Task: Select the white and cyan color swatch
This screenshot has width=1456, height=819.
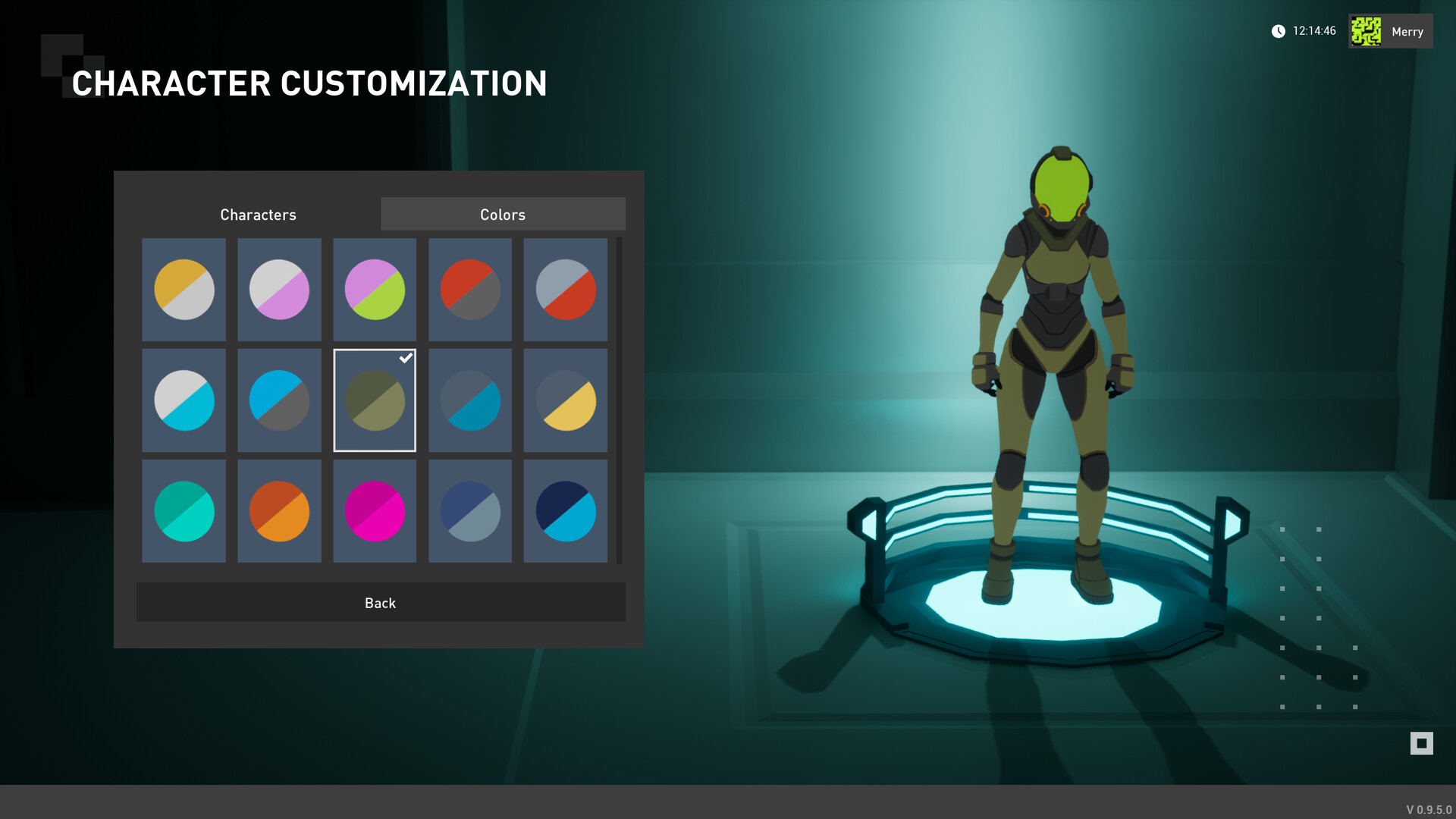Action: [184, 401]
